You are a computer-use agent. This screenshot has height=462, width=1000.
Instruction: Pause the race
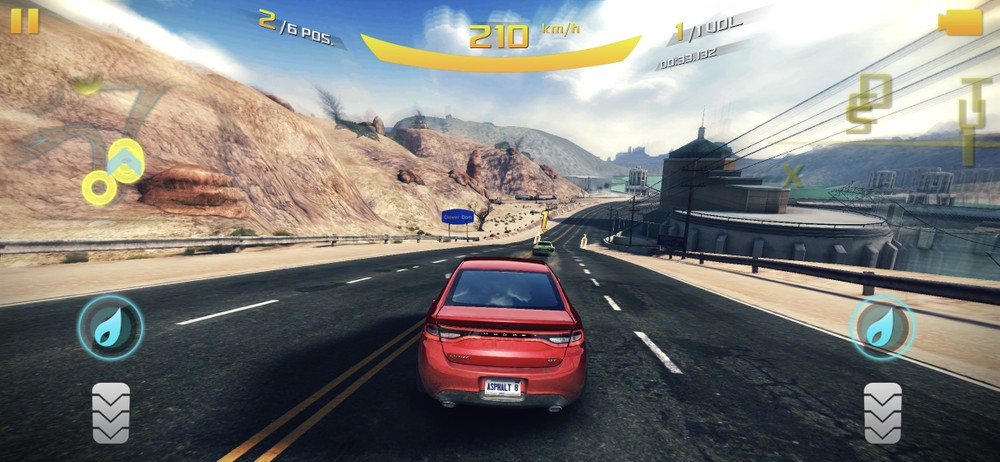[24, 21]
